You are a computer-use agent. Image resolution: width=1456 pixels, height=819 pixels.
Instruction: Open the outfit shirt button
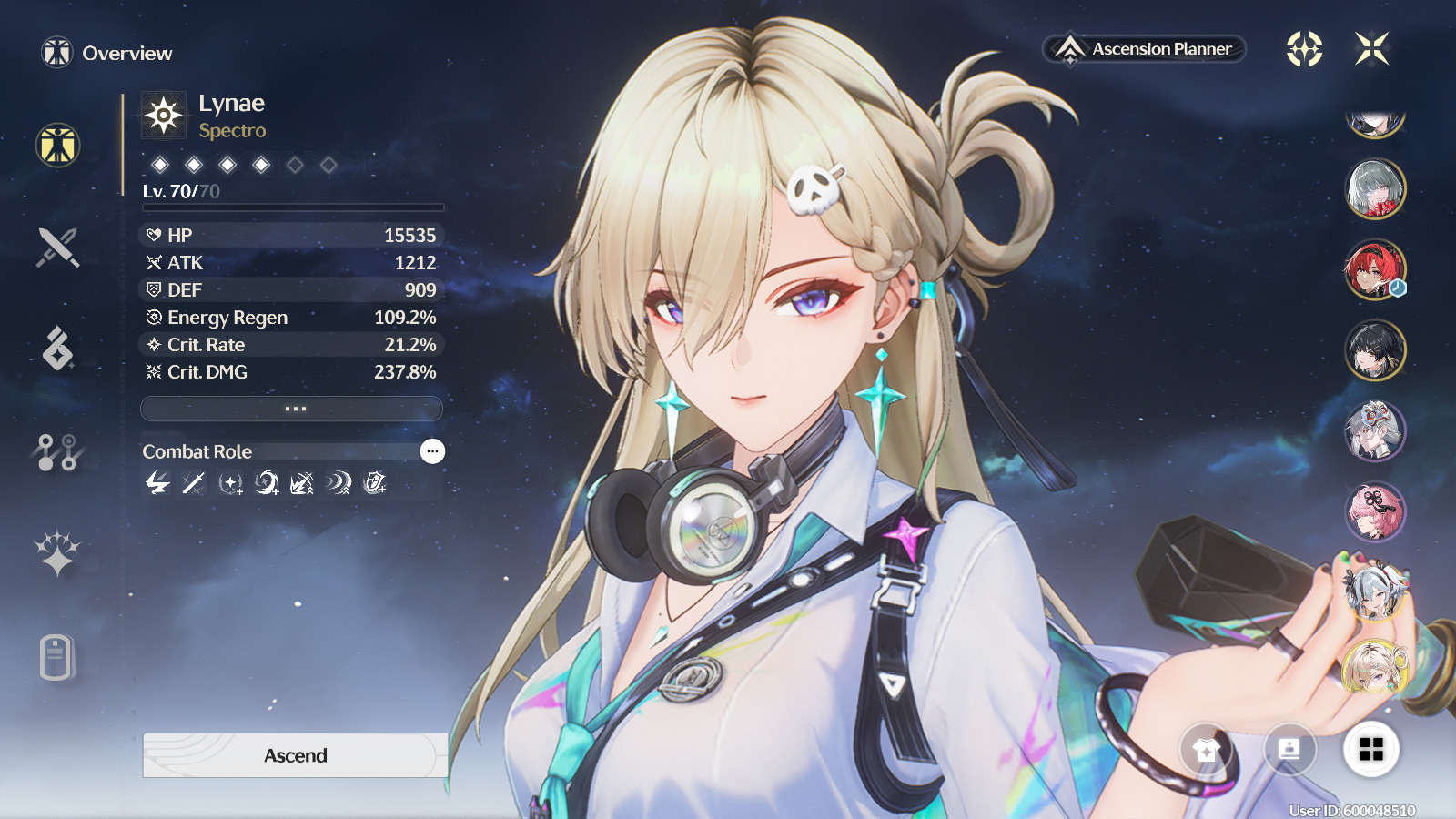(x=1206, y=750)
